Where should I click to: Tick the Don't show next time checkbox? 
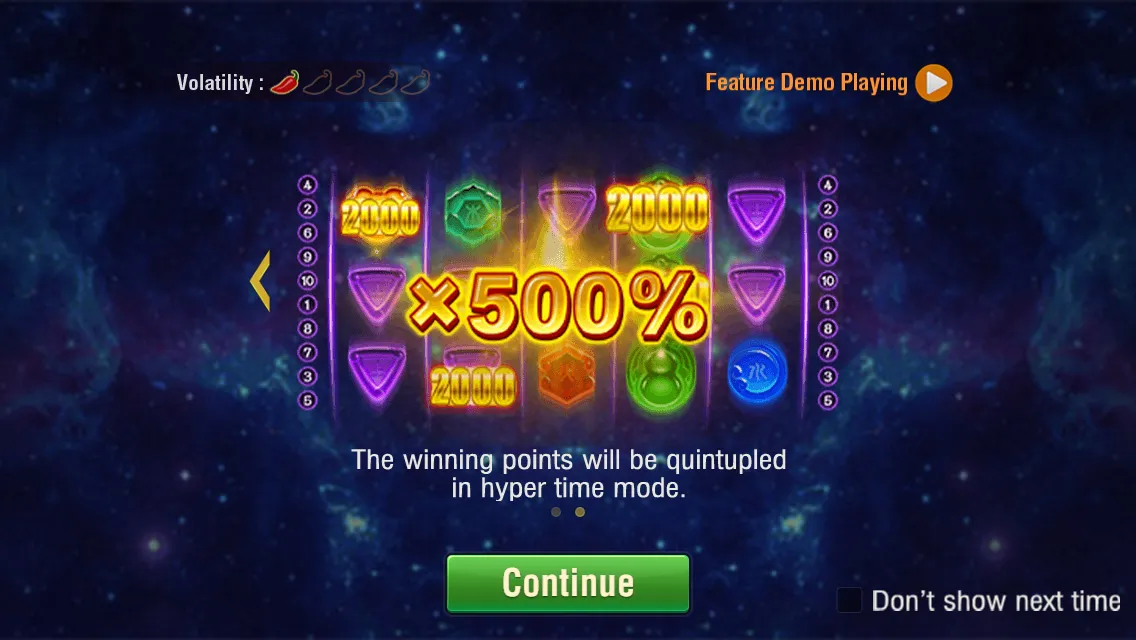850,600
